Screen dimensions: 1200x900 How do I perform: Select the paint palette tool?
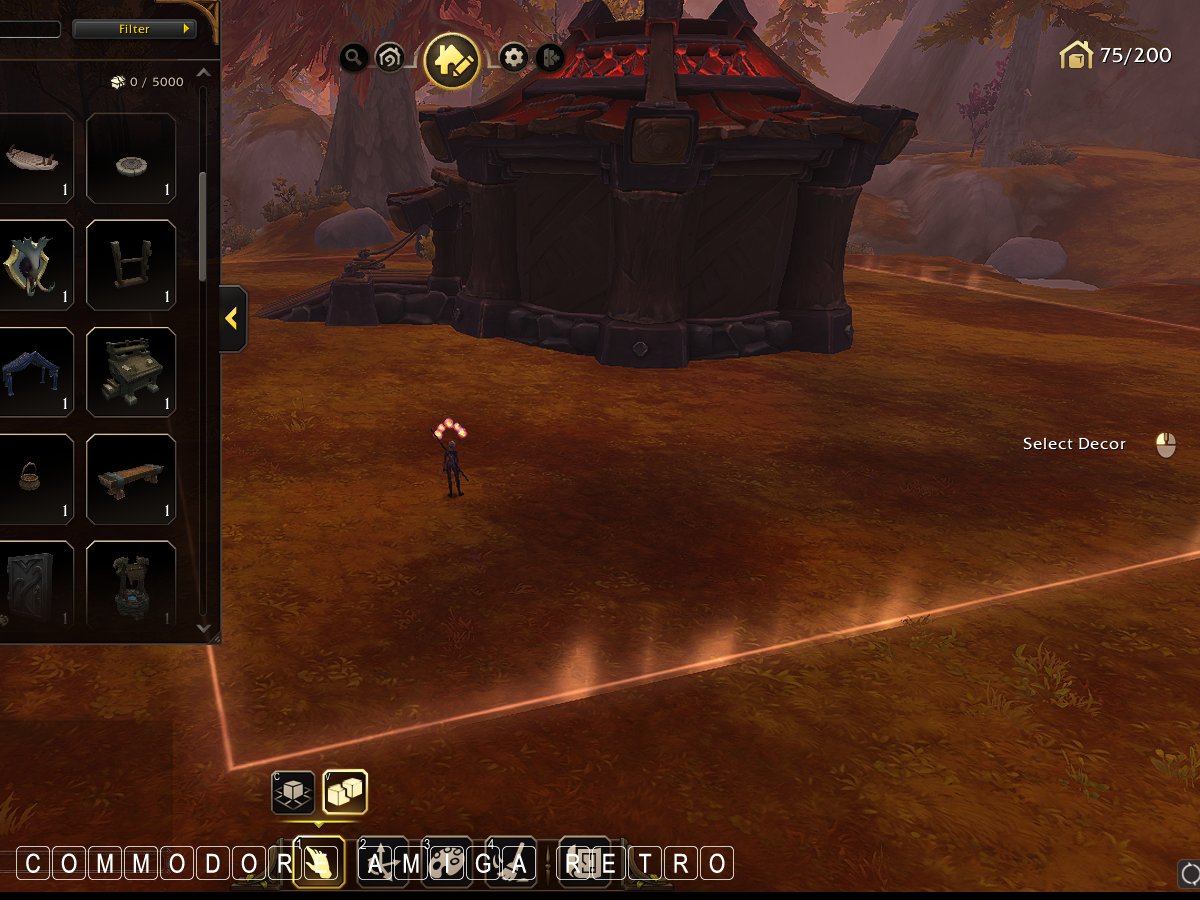(446, 862)
